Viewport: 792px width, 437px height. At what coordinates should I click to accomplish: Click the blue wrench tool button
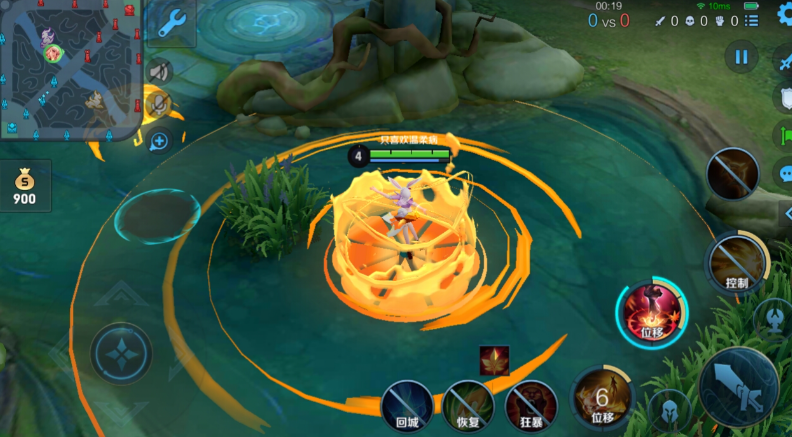click(x=173, y=22)
